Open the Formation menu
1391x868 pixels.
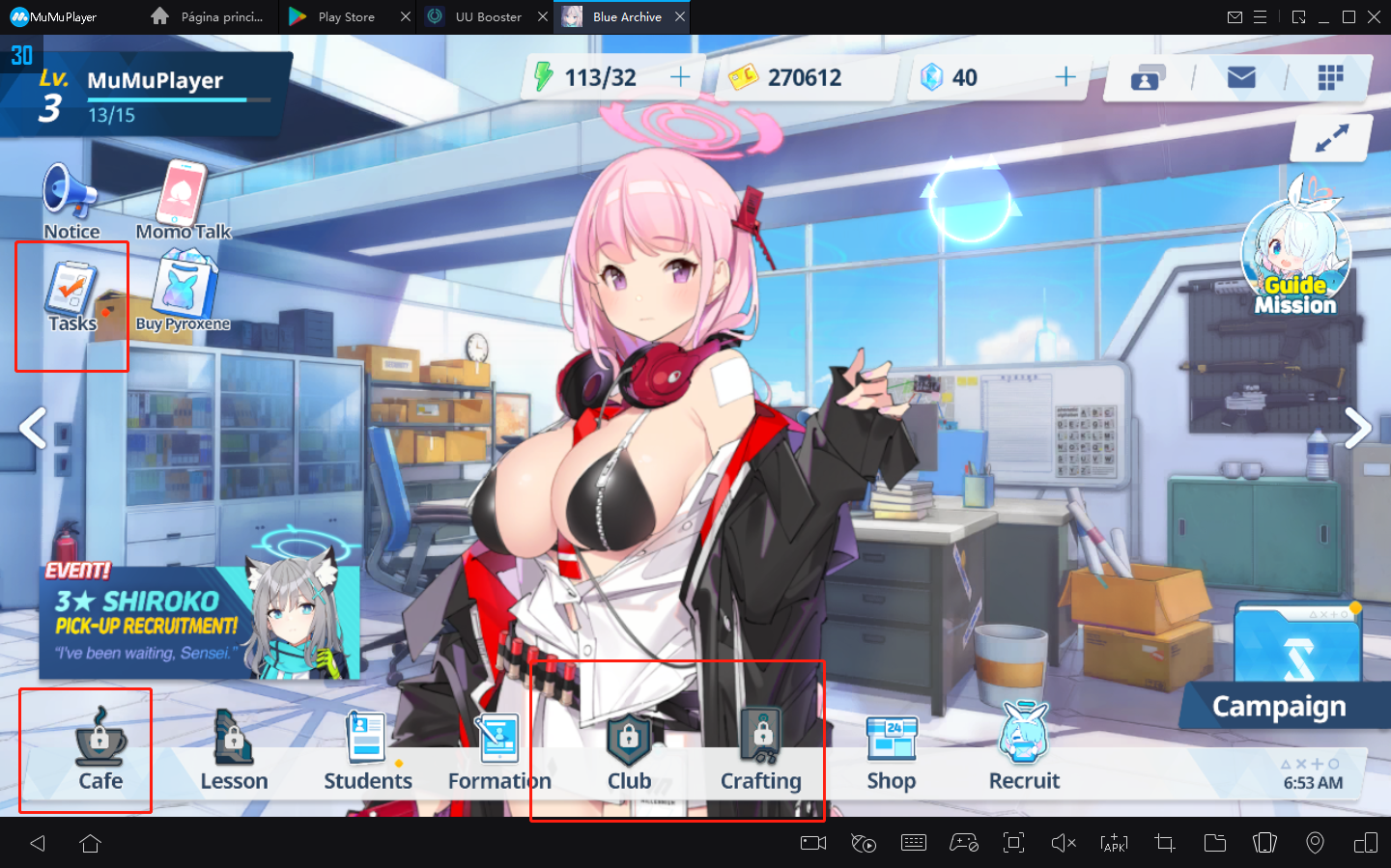pos(499,750)
